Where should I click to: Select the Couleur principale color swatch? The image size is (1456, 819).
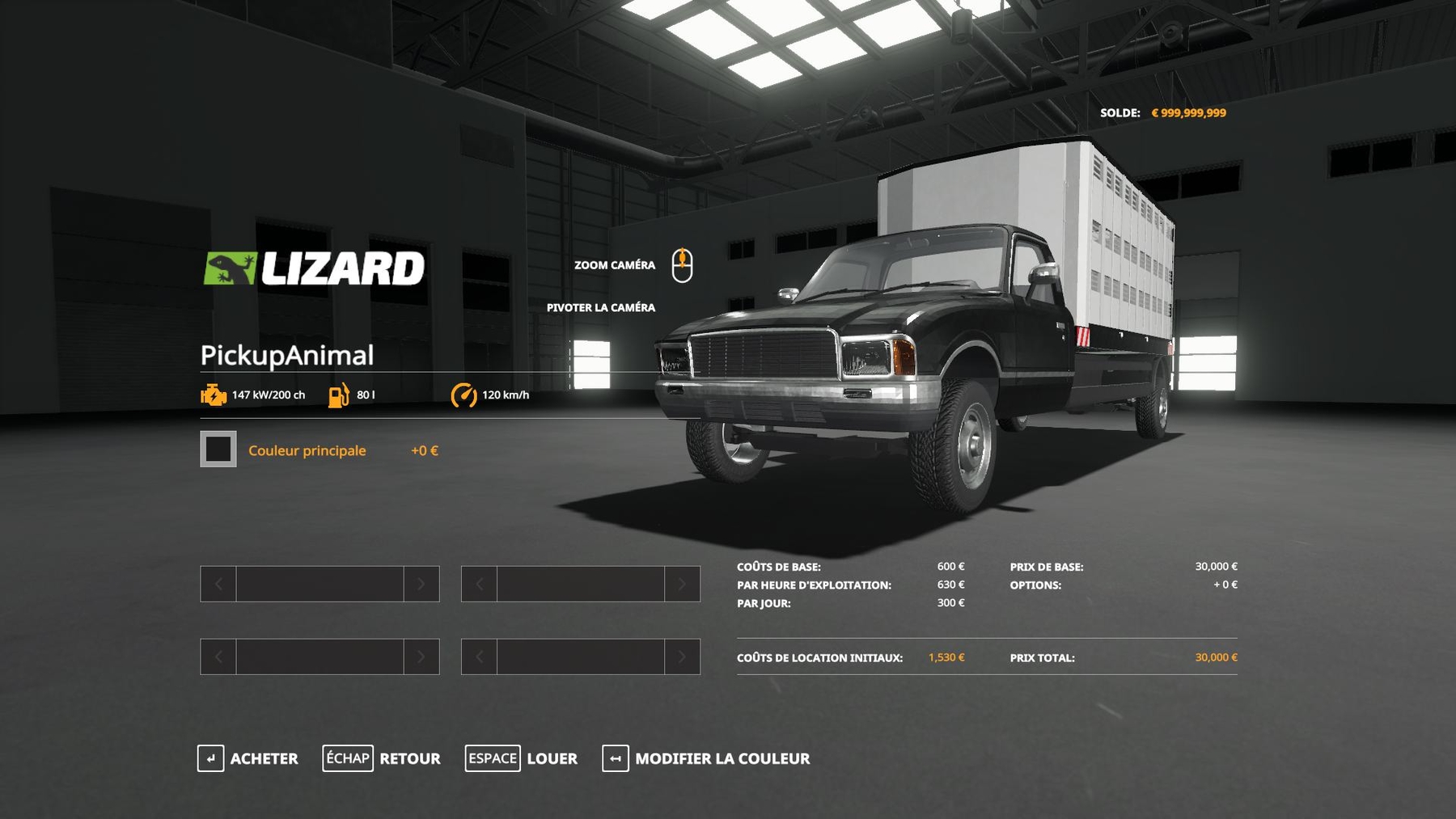tap(218, 450)
